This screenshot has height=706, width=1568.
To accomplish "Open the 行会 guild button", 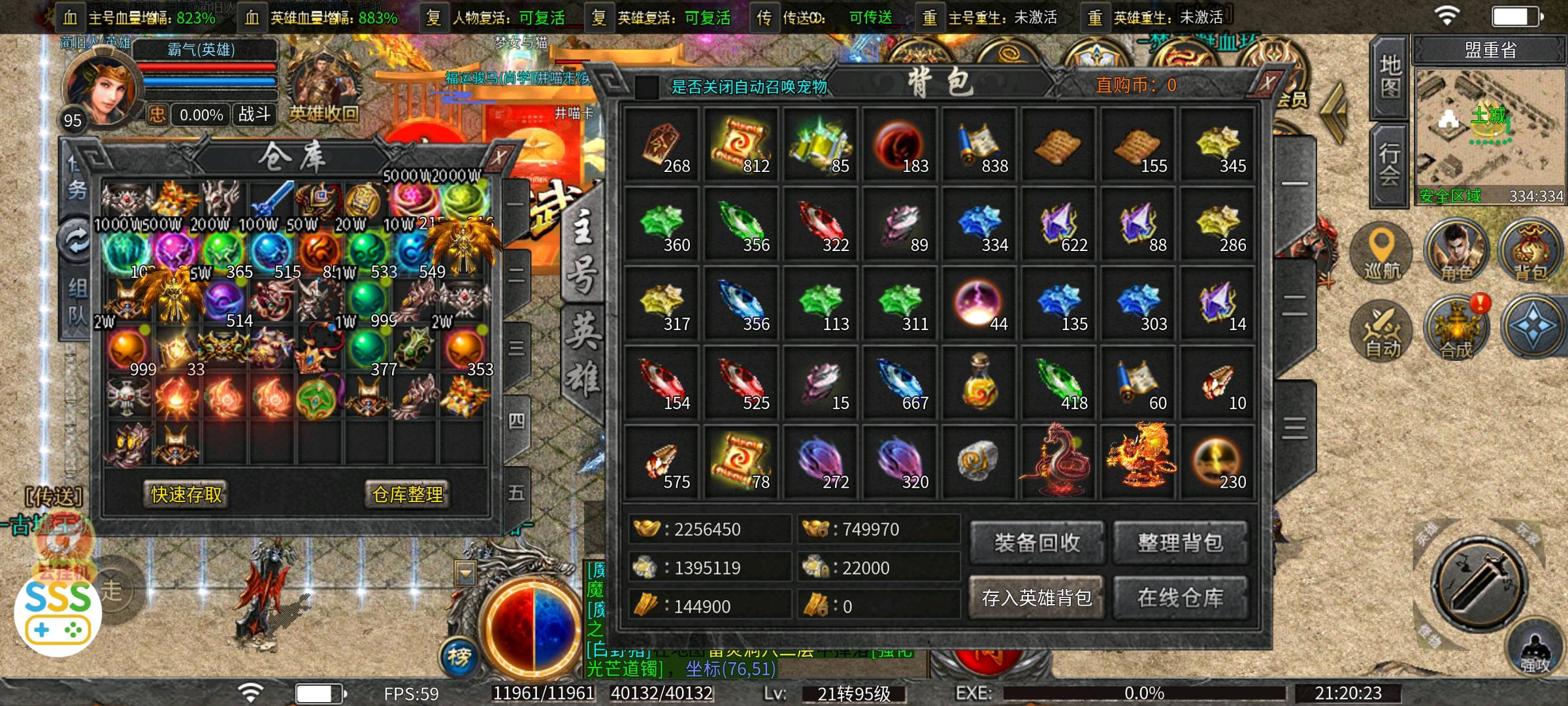I will tap(1389, 164).
